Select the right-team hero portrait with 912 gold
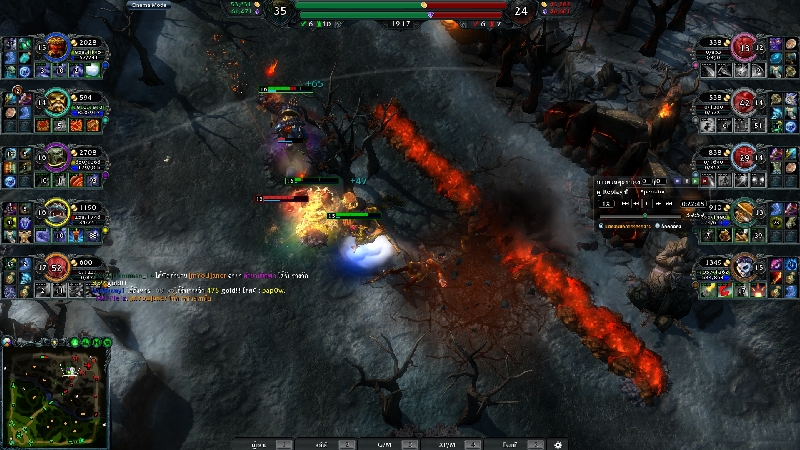Viewport: 800px width, 450px height. pos(744,212)
